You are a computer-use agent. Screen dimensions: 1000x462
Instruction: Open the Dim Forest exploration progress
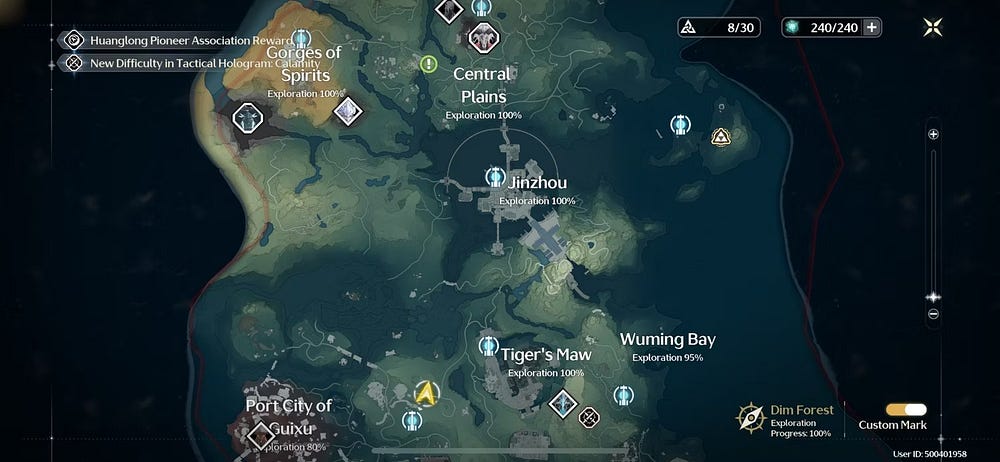[787, 419]
